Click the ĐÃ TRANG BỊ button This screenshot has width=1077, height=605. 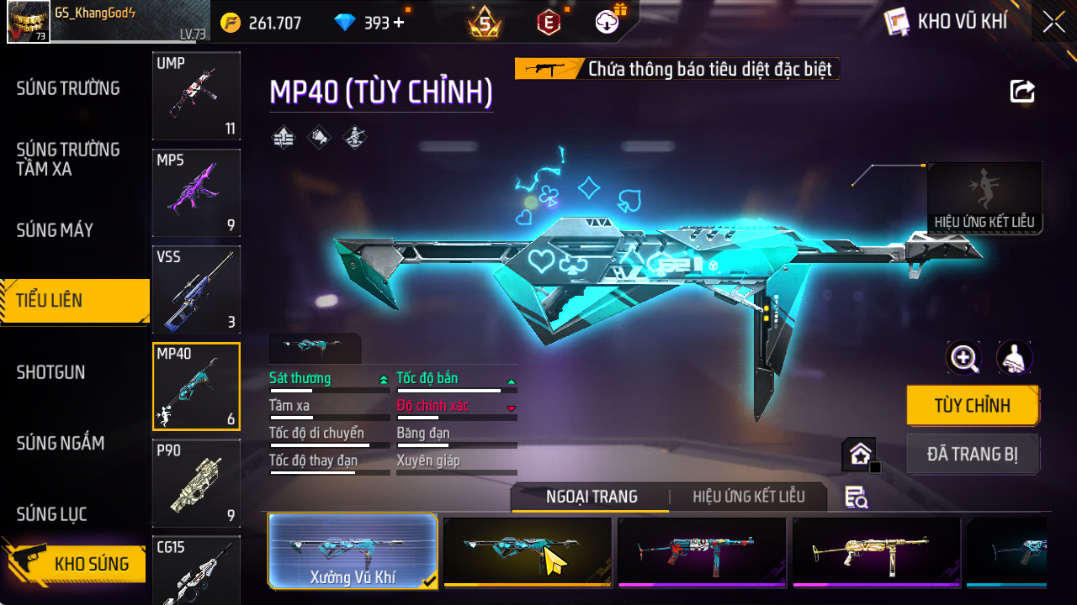coord(972,454)
